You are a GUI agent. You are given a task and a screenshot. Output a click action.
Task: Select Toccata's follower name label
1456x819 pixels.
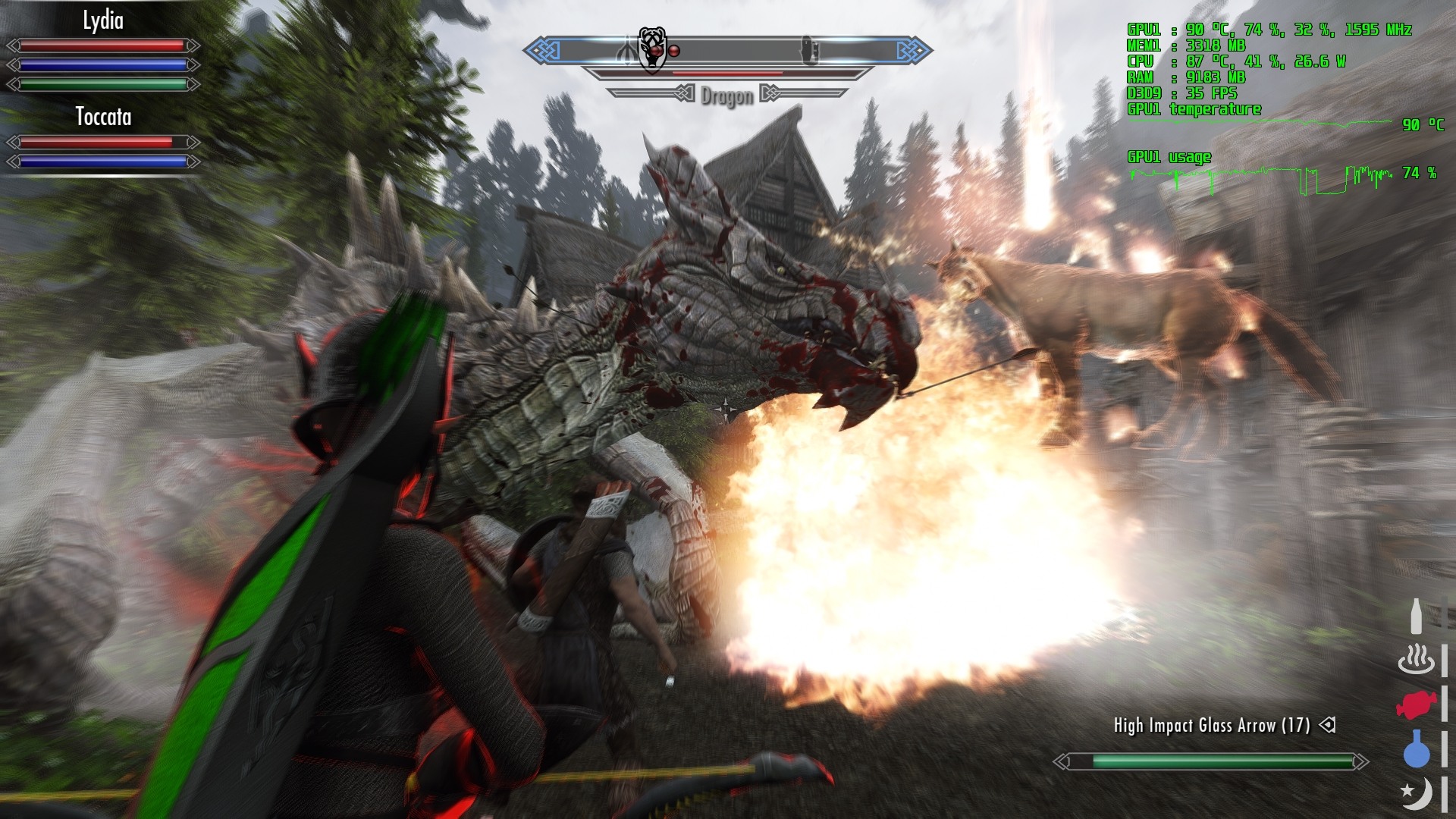103,117
